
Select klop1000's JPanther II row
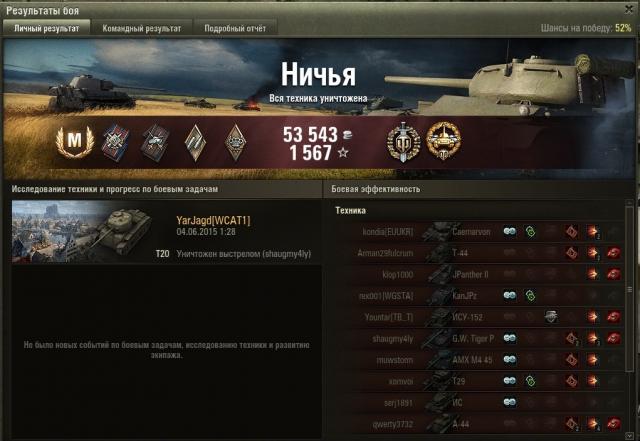pos(478,273)
